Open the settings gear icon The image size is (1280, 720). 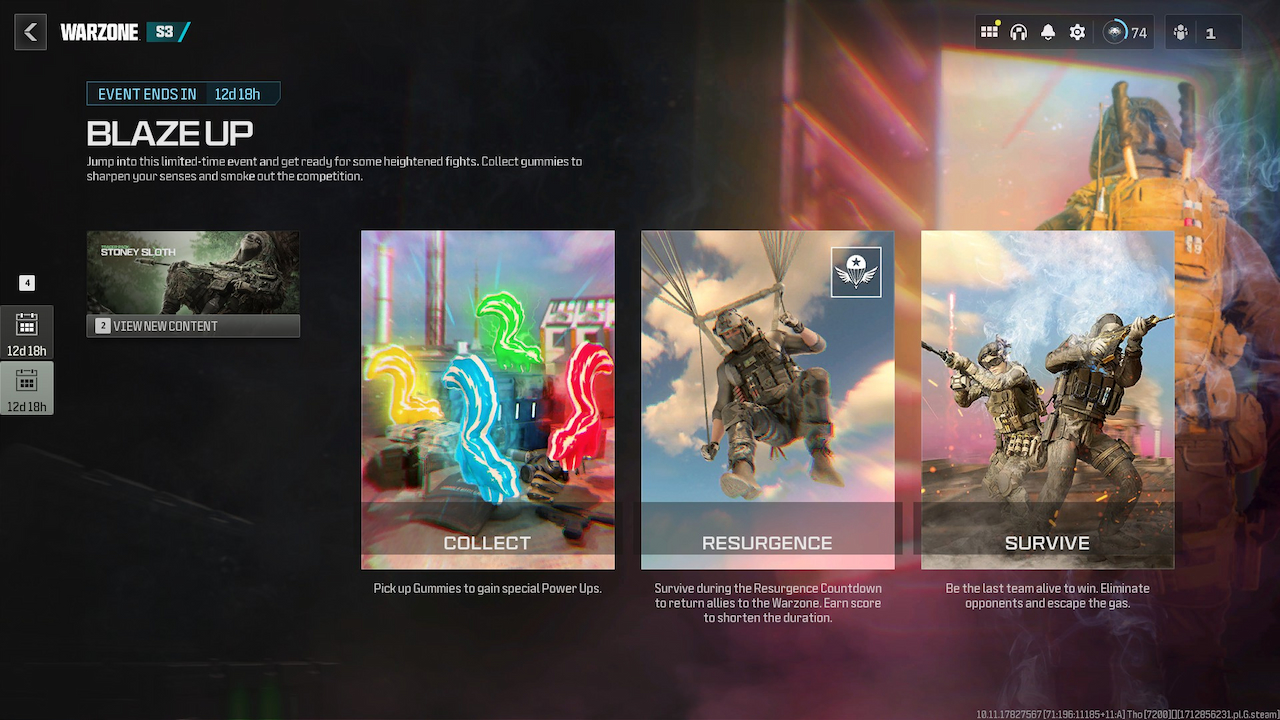[1077, 31]
